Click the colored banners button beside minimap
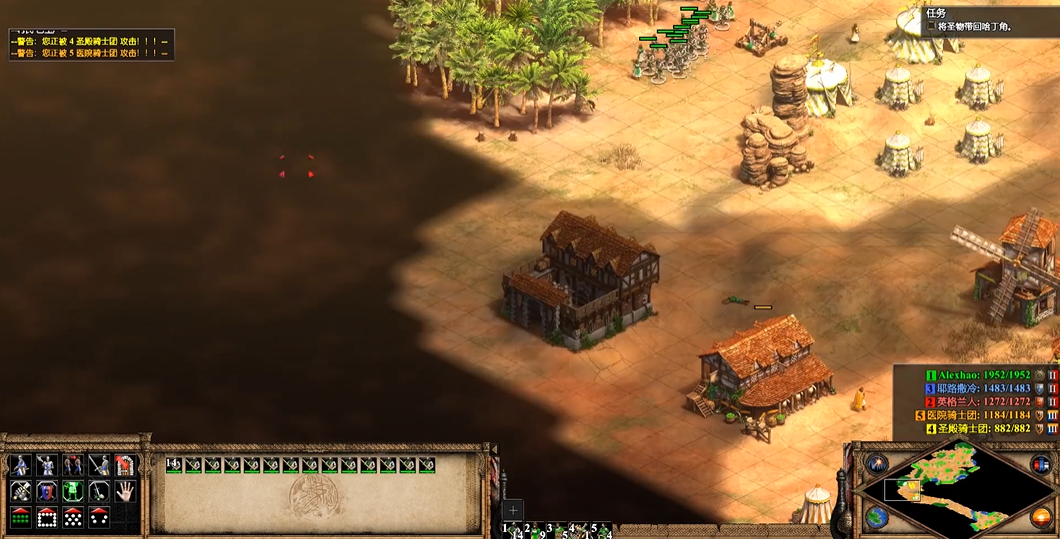The image size is (1060, 539). pyautogui.click(x=1040, y=465)
